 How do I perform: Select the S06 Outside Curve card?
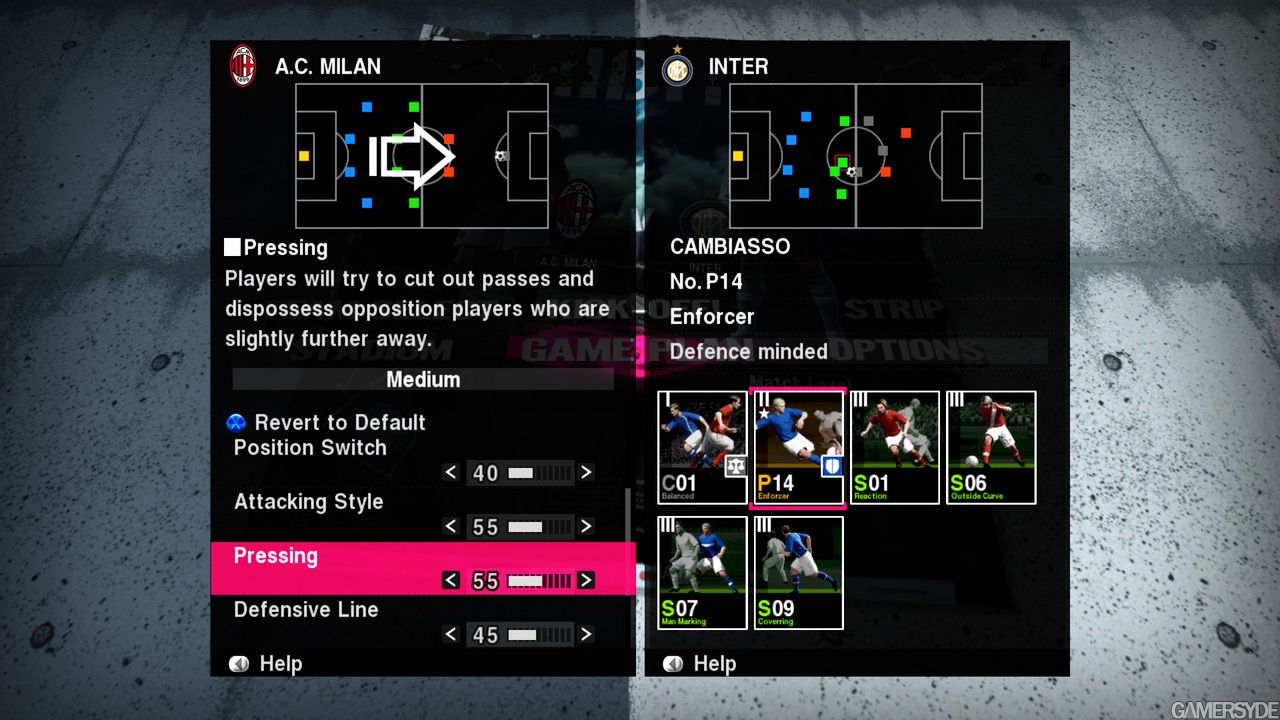(x=991, y=447)
